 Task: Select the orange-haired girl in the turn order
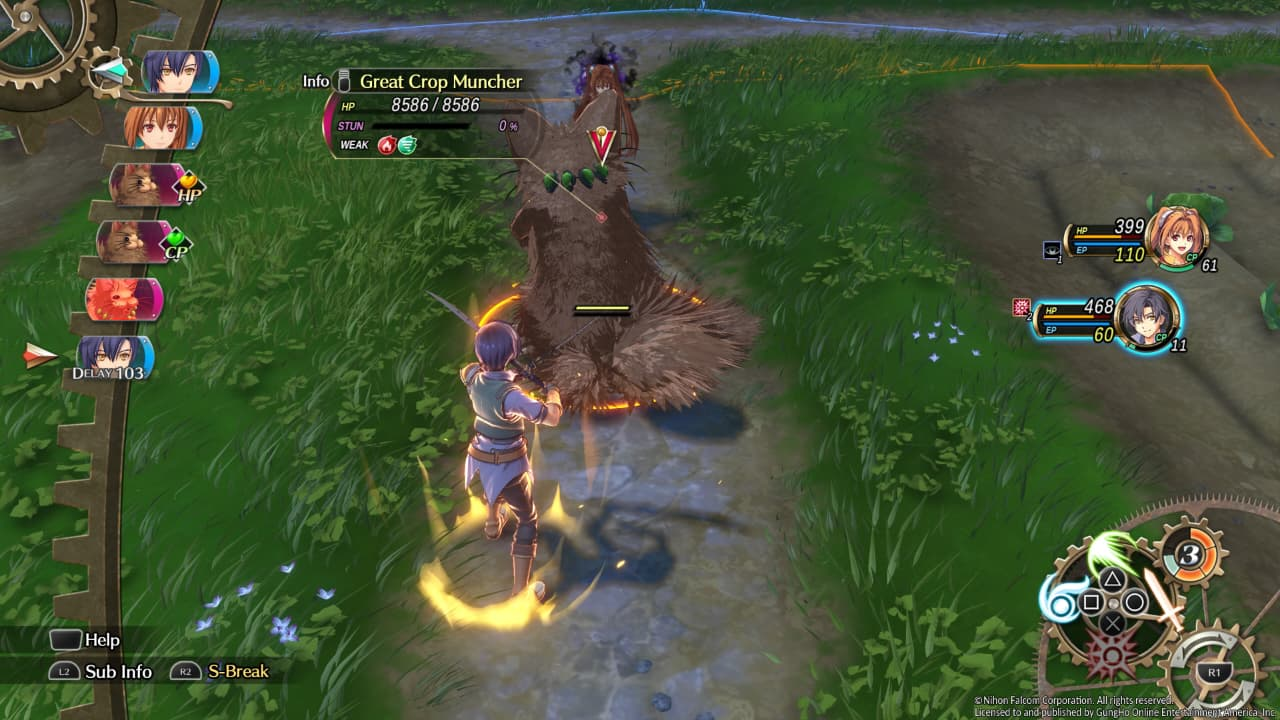click(161, 128)
